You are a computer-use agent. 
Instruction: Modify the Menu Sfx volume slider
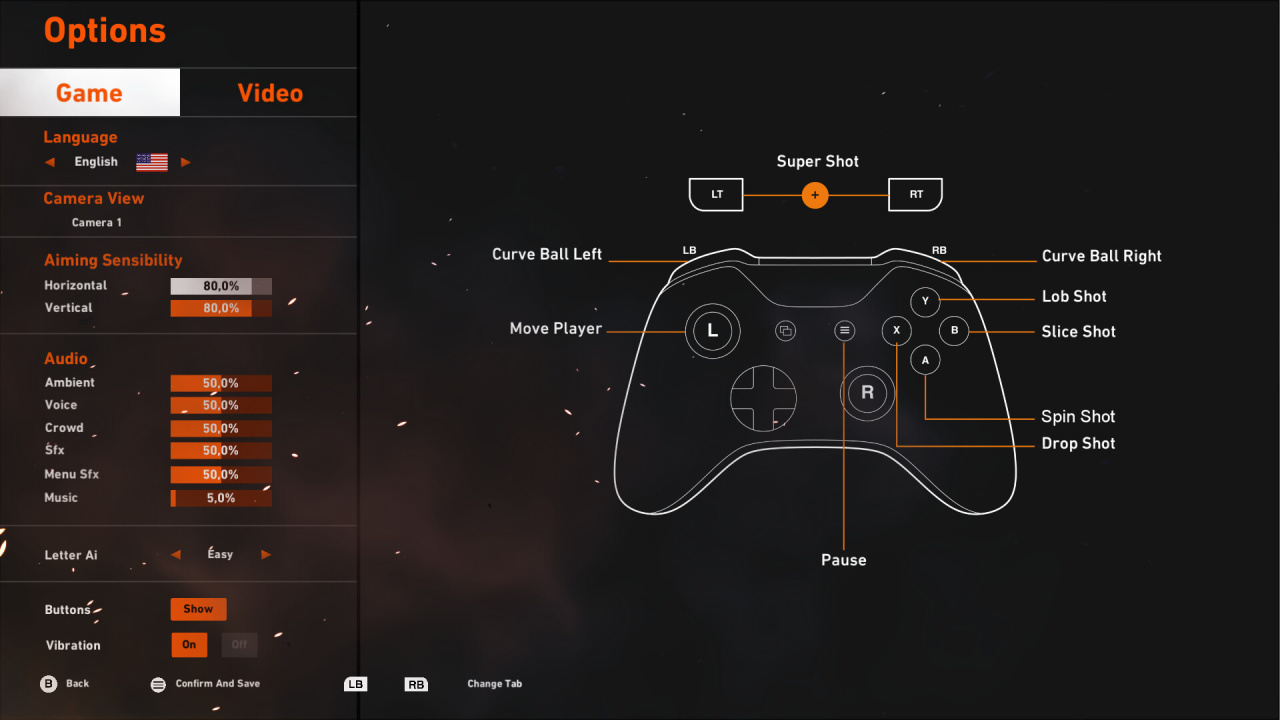221,475
